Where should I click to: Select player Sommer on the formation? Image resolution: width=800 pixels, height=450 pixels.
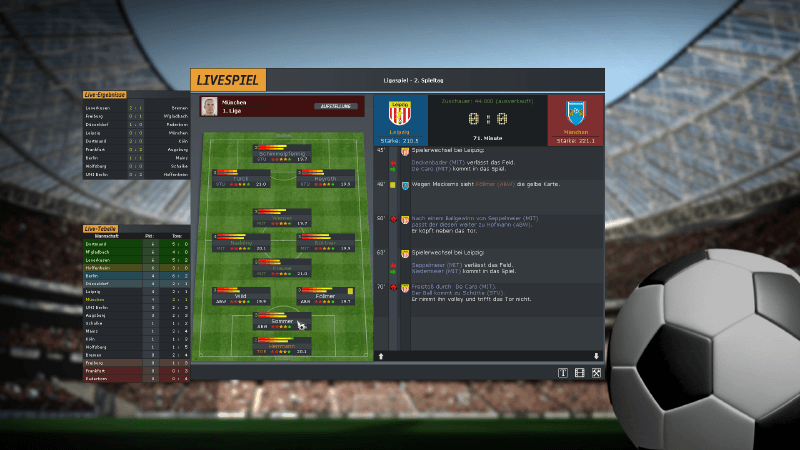pyautogui.click(x=282, y=323)
